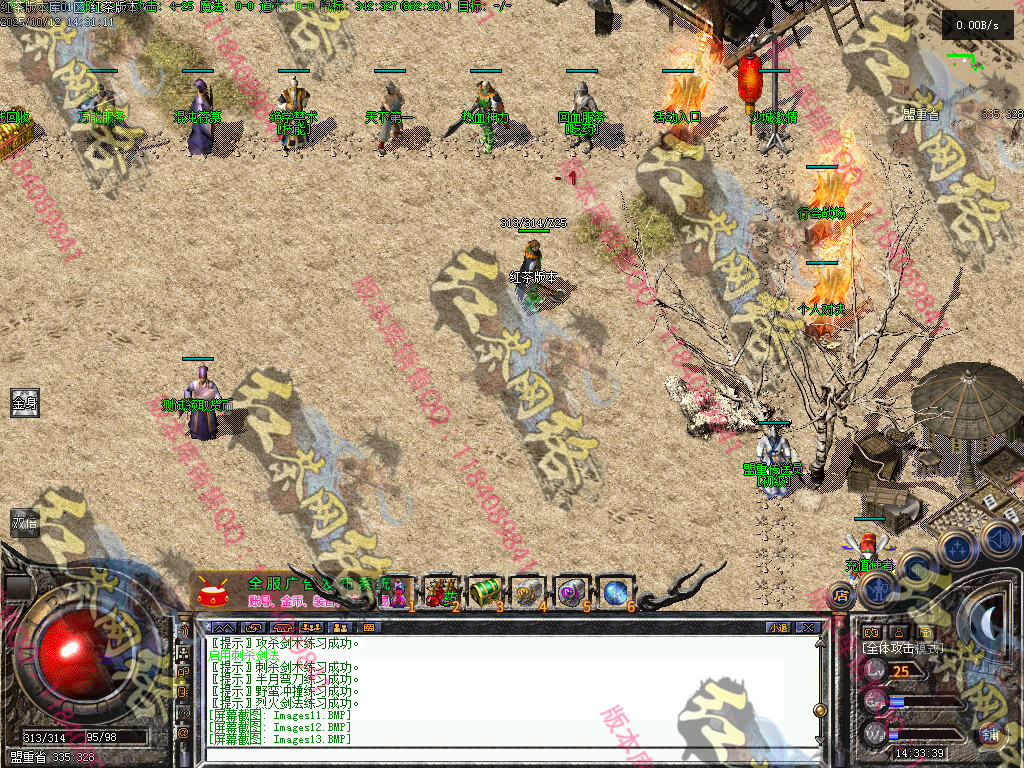Click the 双倍 double bonus button
The image size is (1024, 768).
point(24,523)
